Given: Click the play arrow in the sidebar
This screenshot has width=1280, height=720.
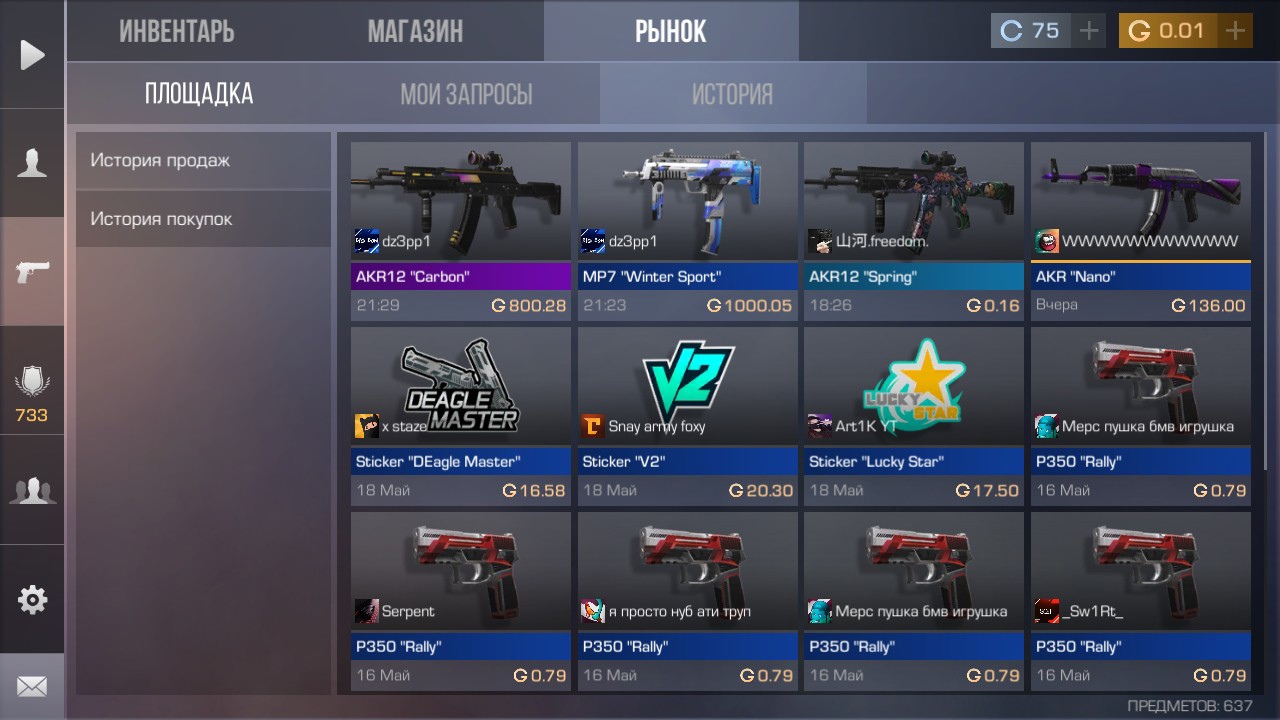Looking at the screenshot, I should (x=32, y=55).
